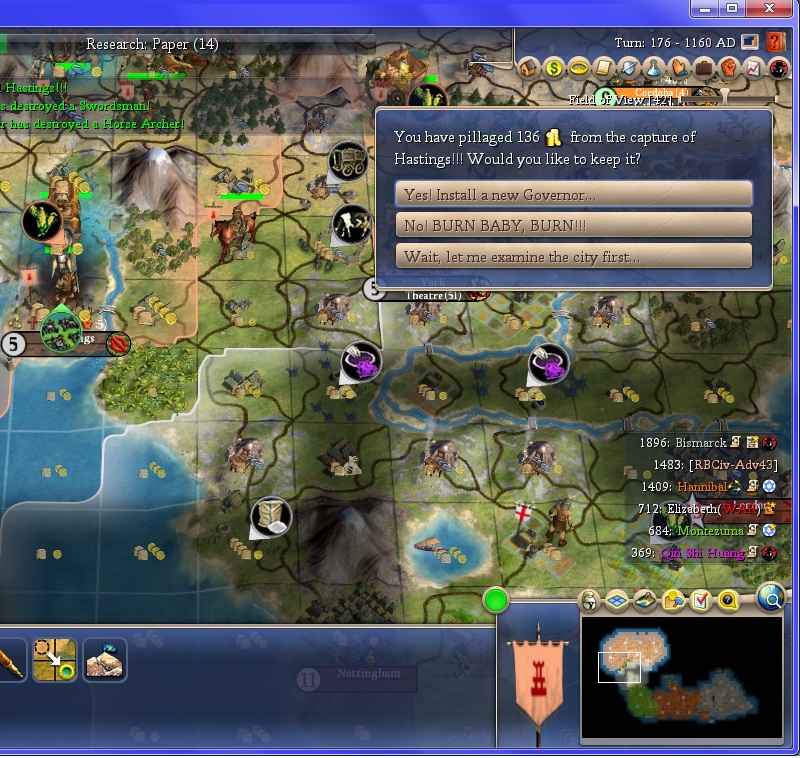This screenshot has width=800, height=758.
Task: Choose "Yes! Install a new Governor..."
Action: (574, 194)
